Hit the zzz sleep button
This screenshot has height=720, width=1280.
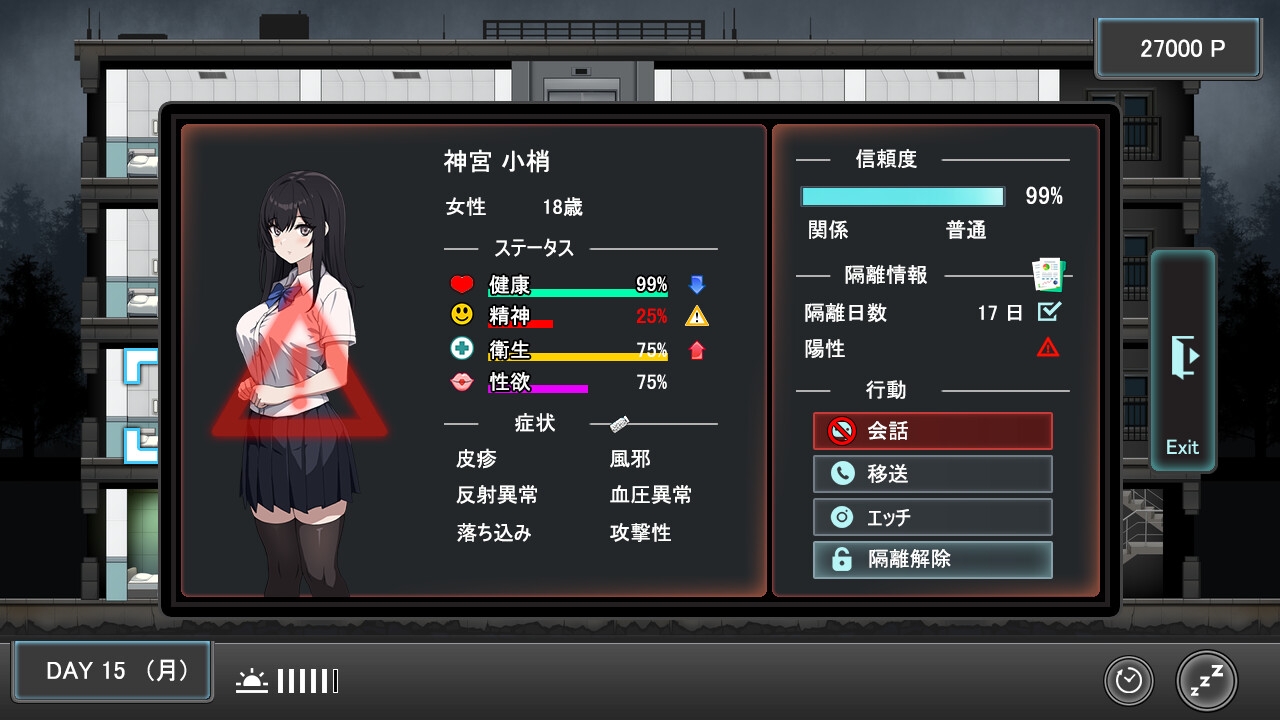tap(1206, 681)
